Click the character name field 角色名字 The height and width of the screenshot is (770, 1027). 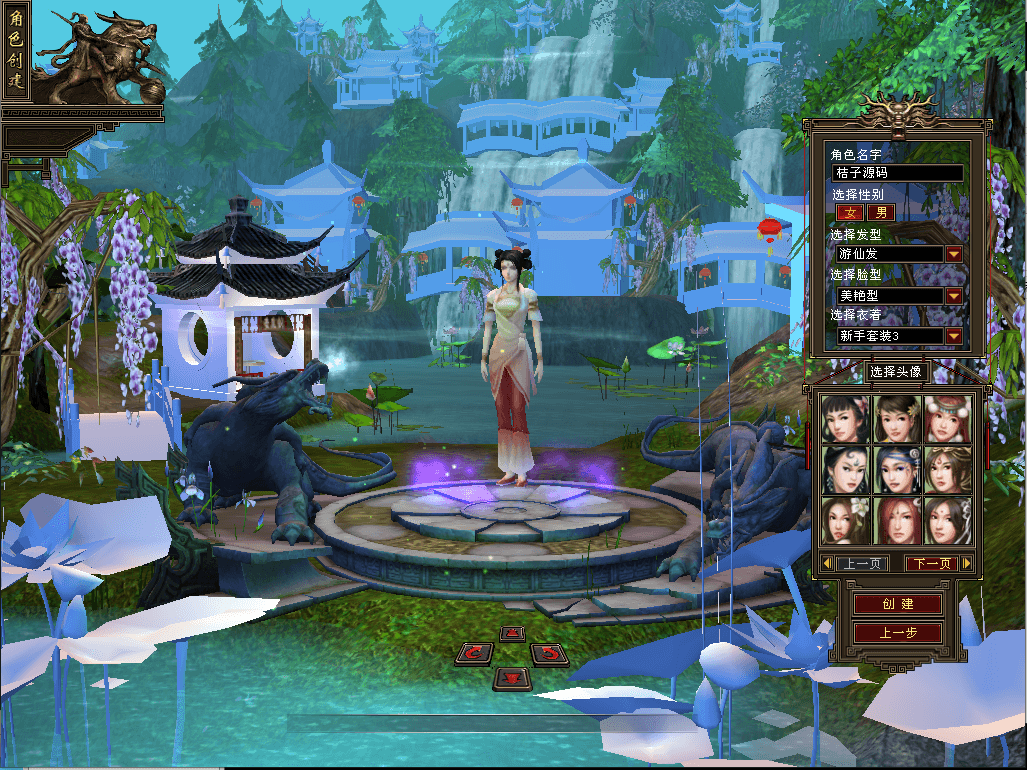898,174
